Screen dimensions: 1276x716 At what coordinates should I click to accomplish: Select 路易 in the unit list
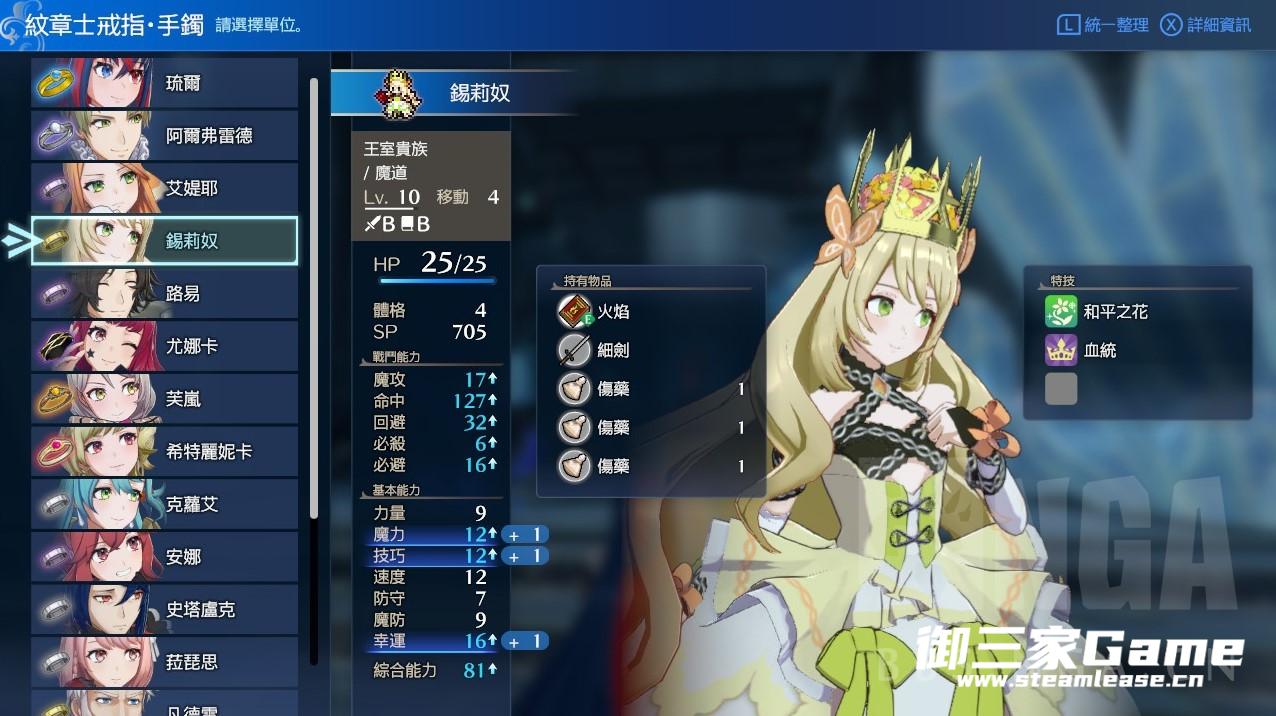165,294
